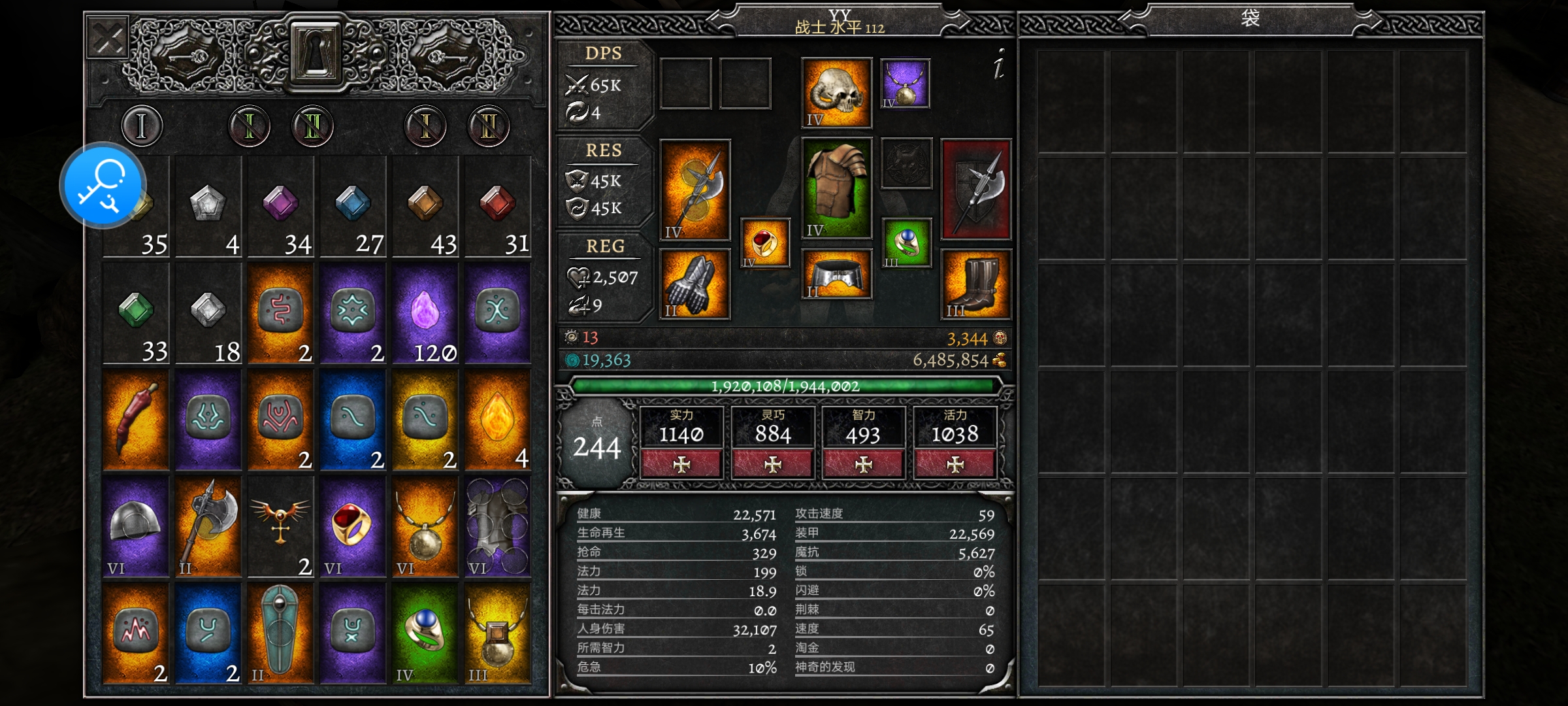Click the equipped steel gauntlets slot
The width and height of the screenshot is (1568, 706).
tap(694, 284)
